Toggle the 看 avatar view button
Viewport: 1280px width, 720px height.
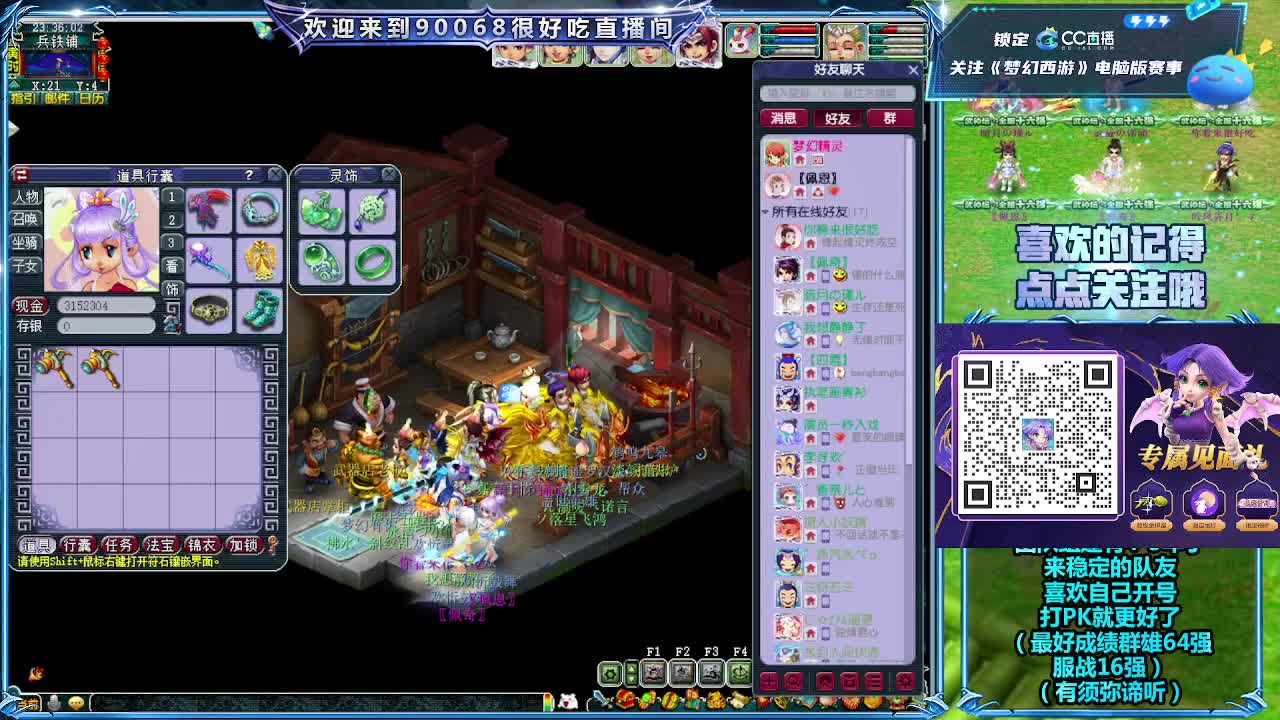tap(172, 263)
